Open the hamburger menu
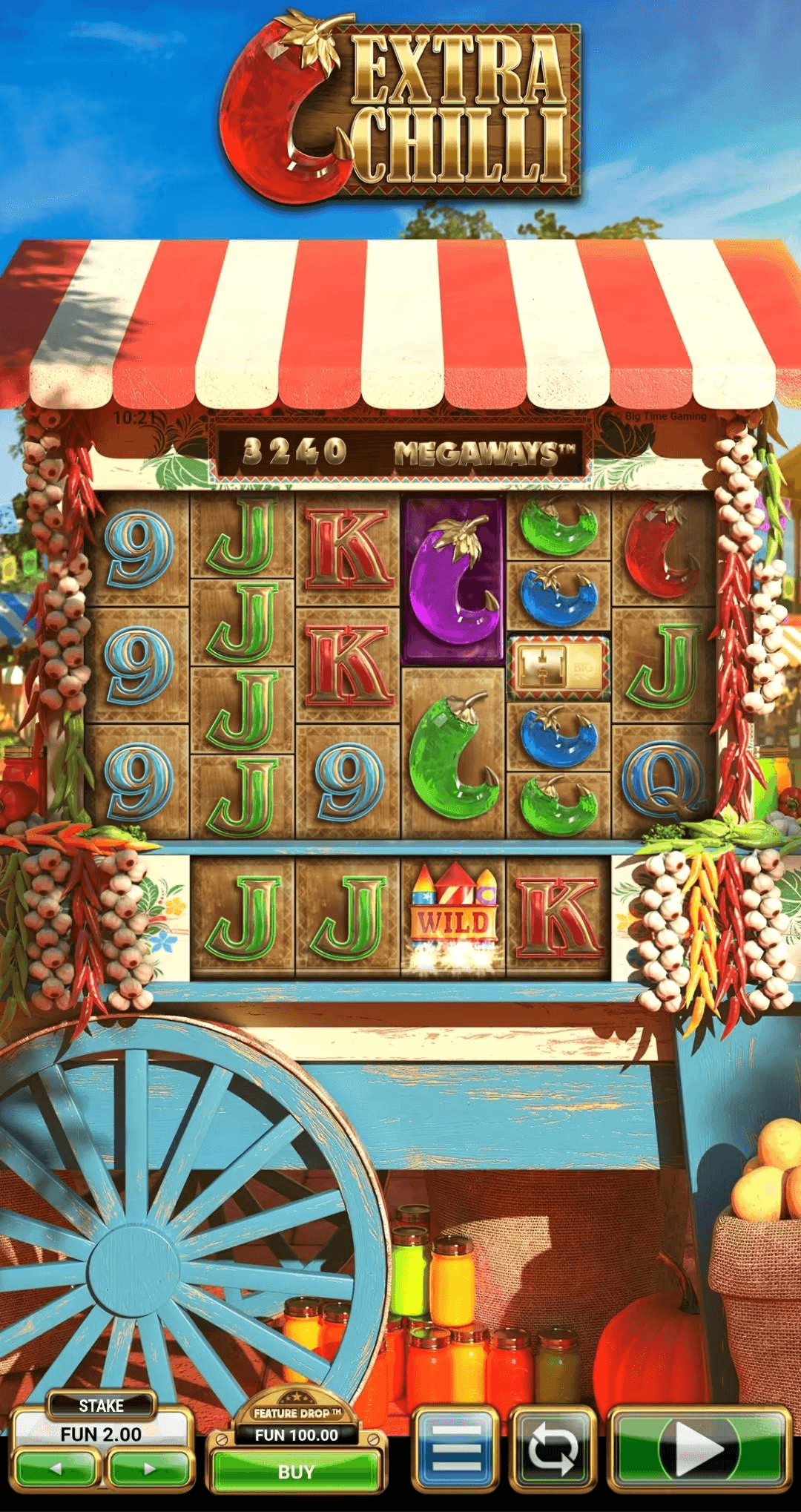The image size is (801, 1512). coord(455,1447)
